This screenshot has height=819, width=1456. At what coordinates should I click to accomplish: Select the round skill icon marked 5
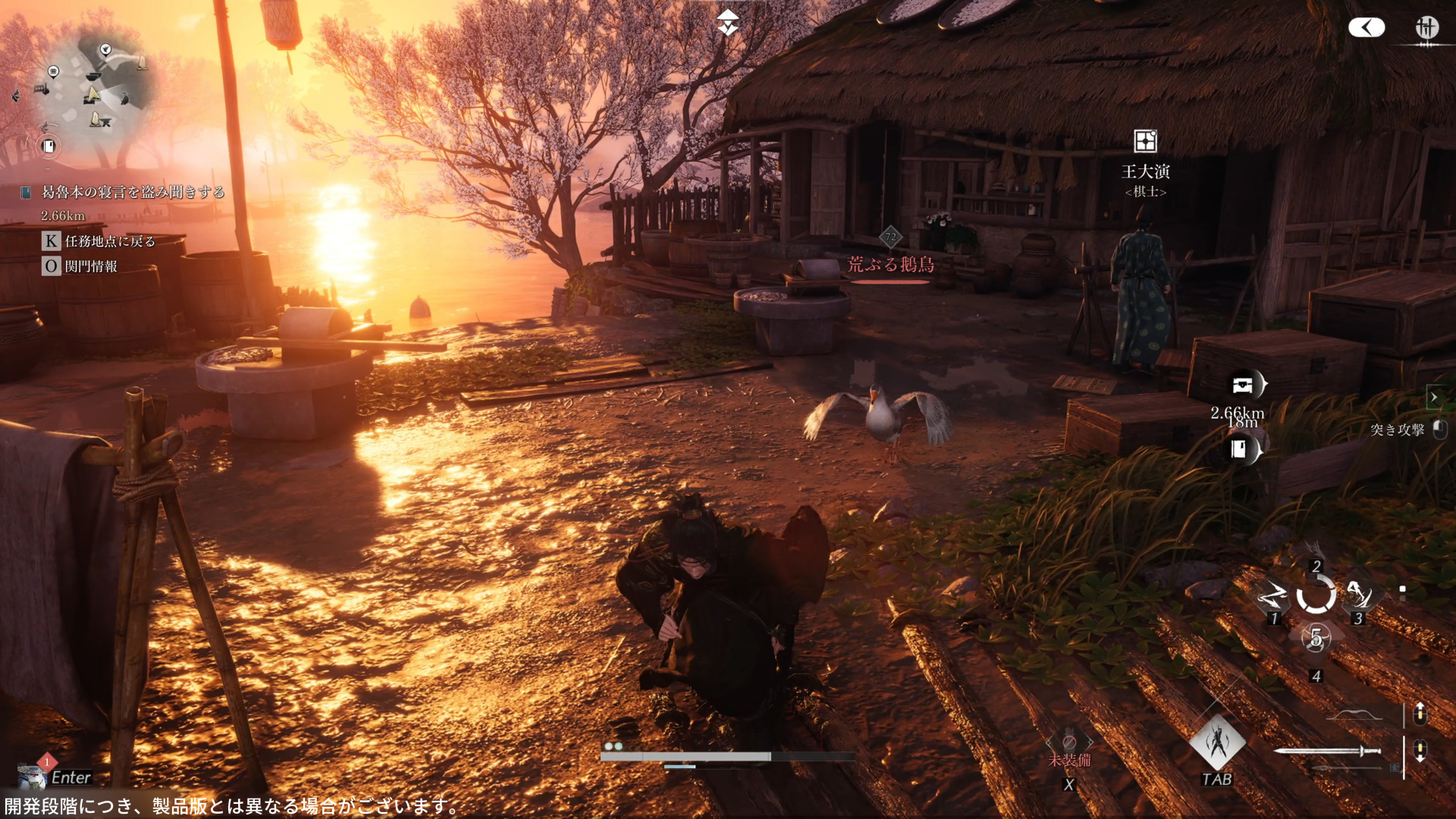pos(1316,638)
